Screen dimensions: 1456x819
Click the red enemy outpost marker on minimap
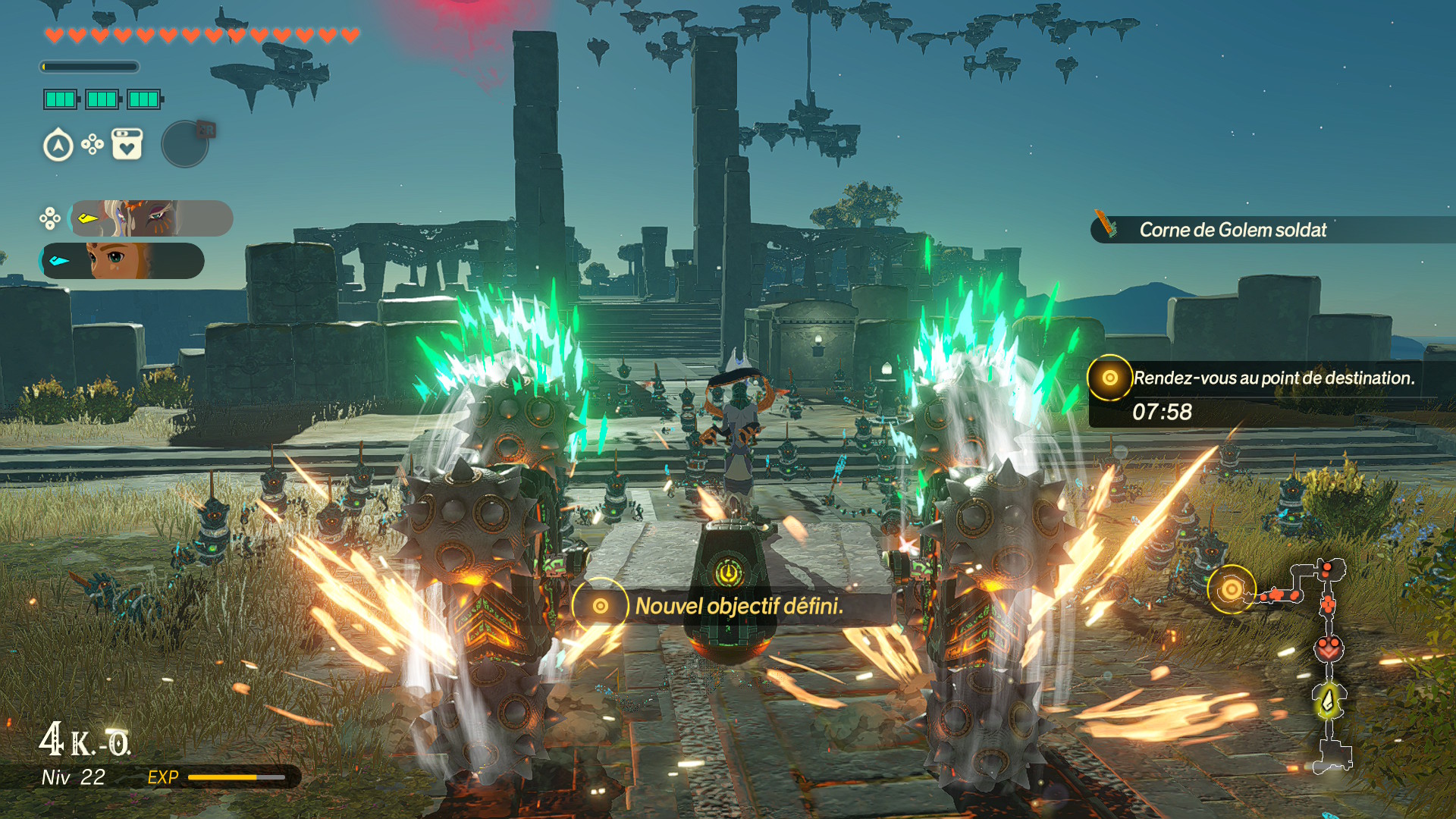(x=1329, y=649)
